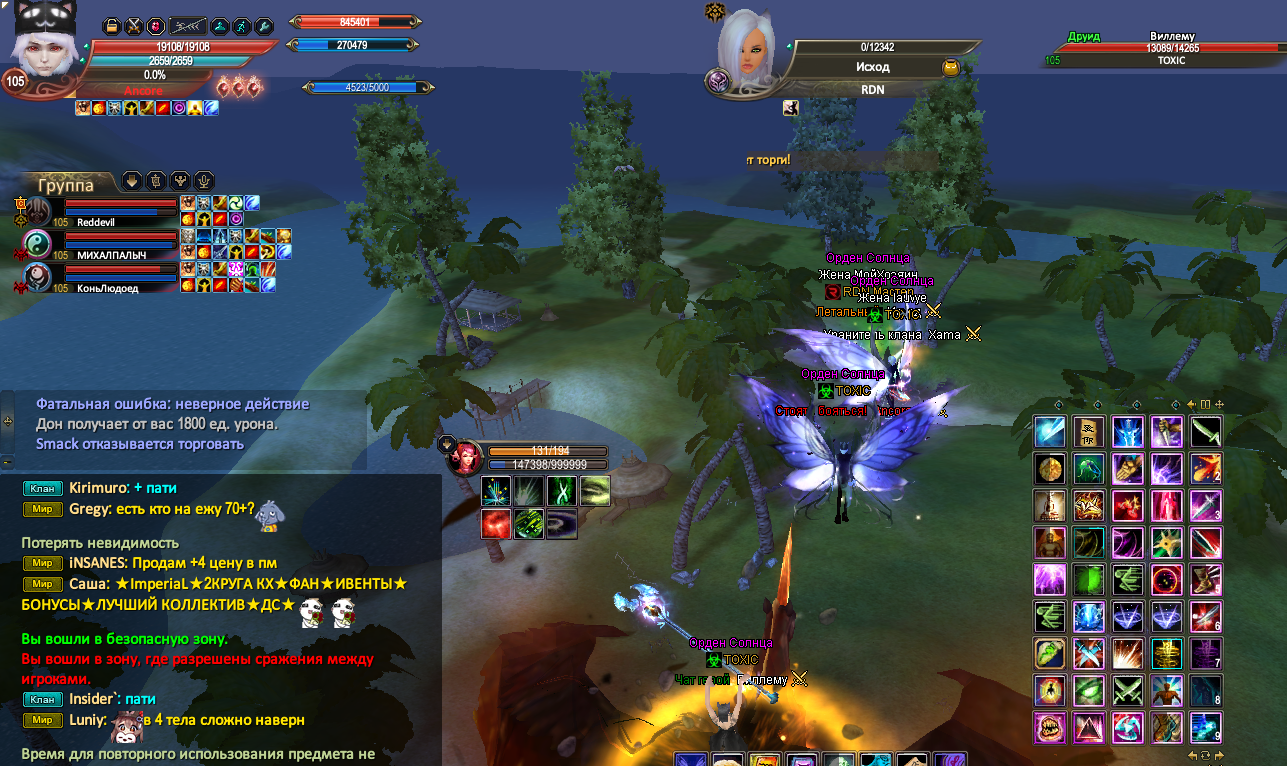Use the scroll item in the skill grid

click(1089, 432)
